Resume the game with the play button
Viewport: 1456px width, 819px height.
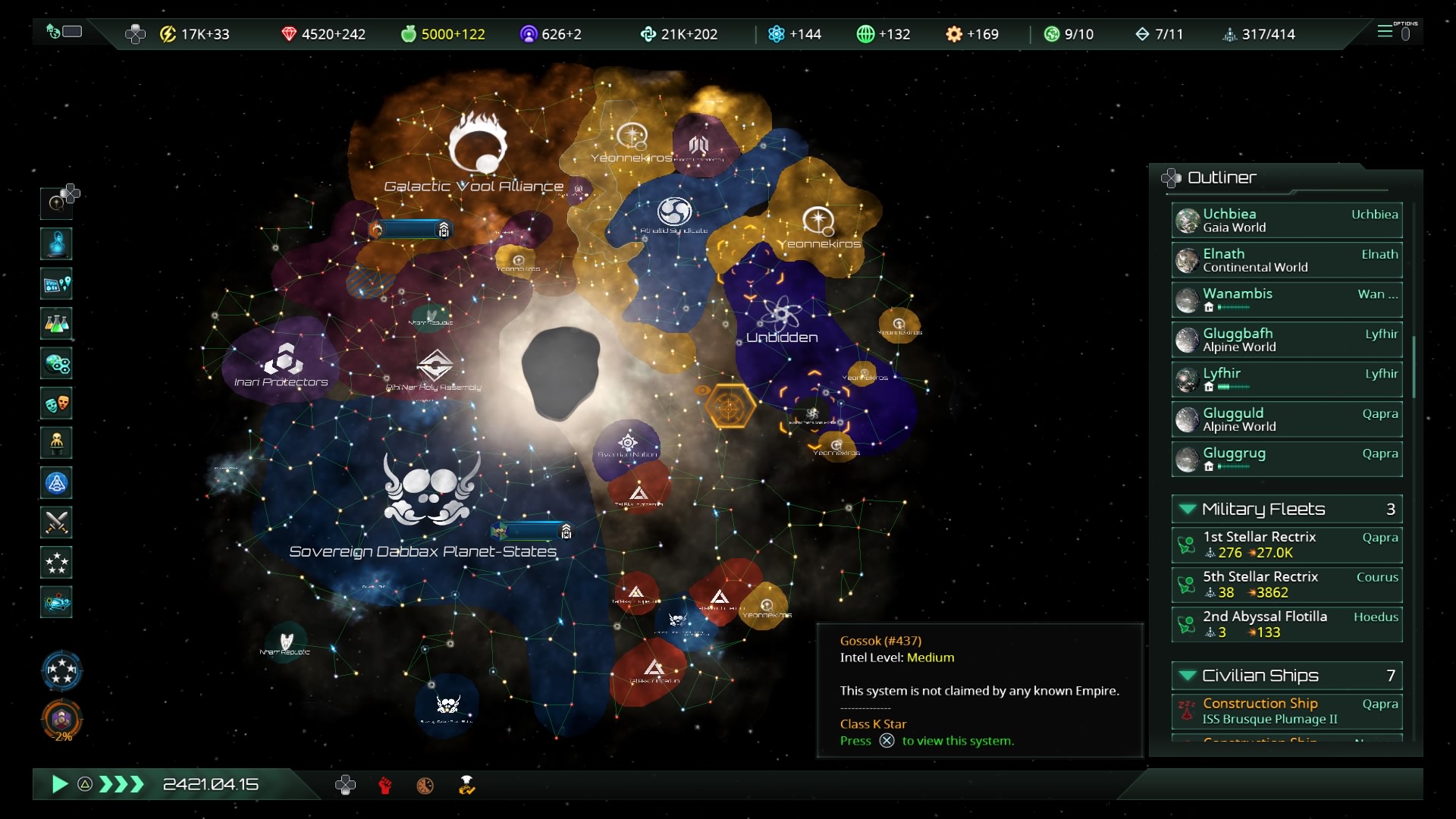pos(59,784)
